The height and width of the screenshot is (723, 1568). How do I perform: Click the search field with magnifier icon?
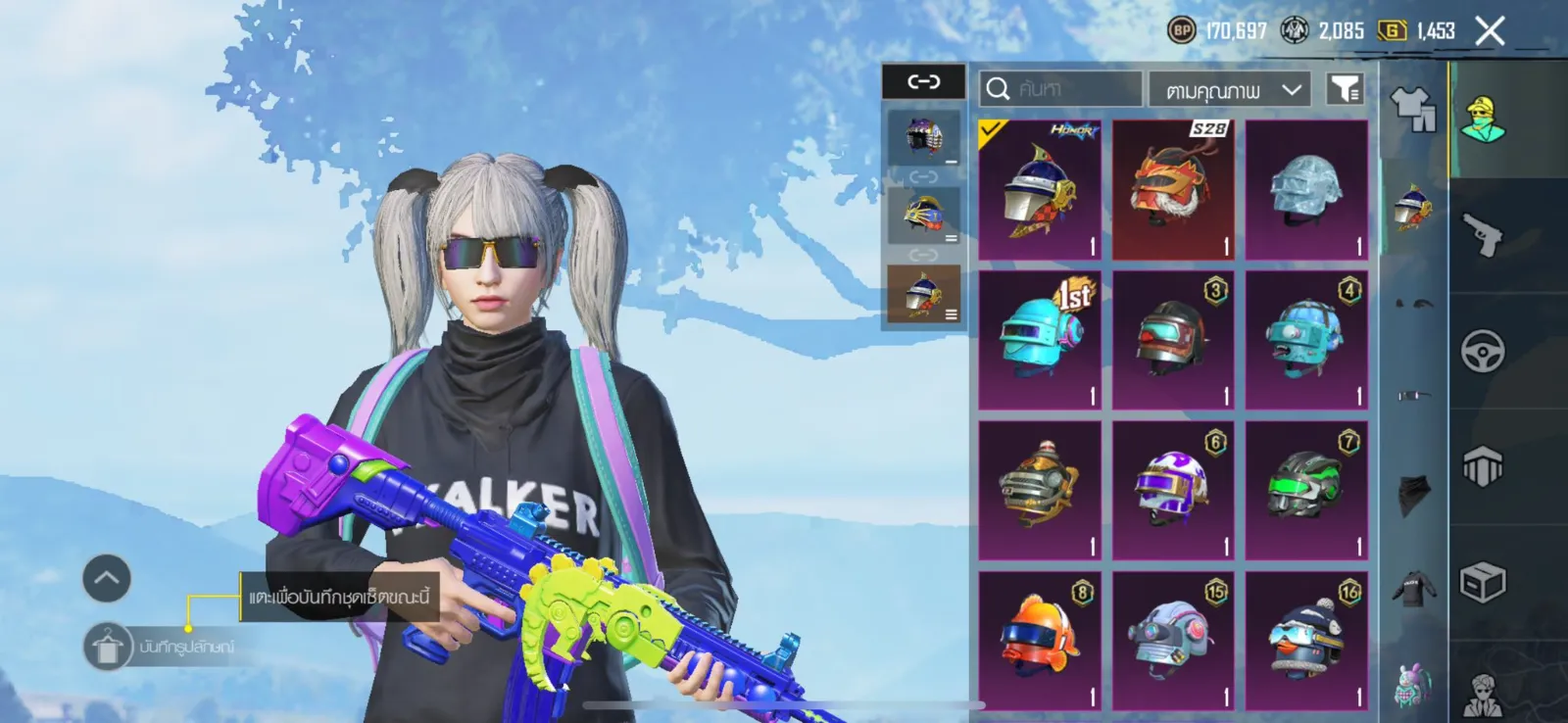click(1060, 89)
